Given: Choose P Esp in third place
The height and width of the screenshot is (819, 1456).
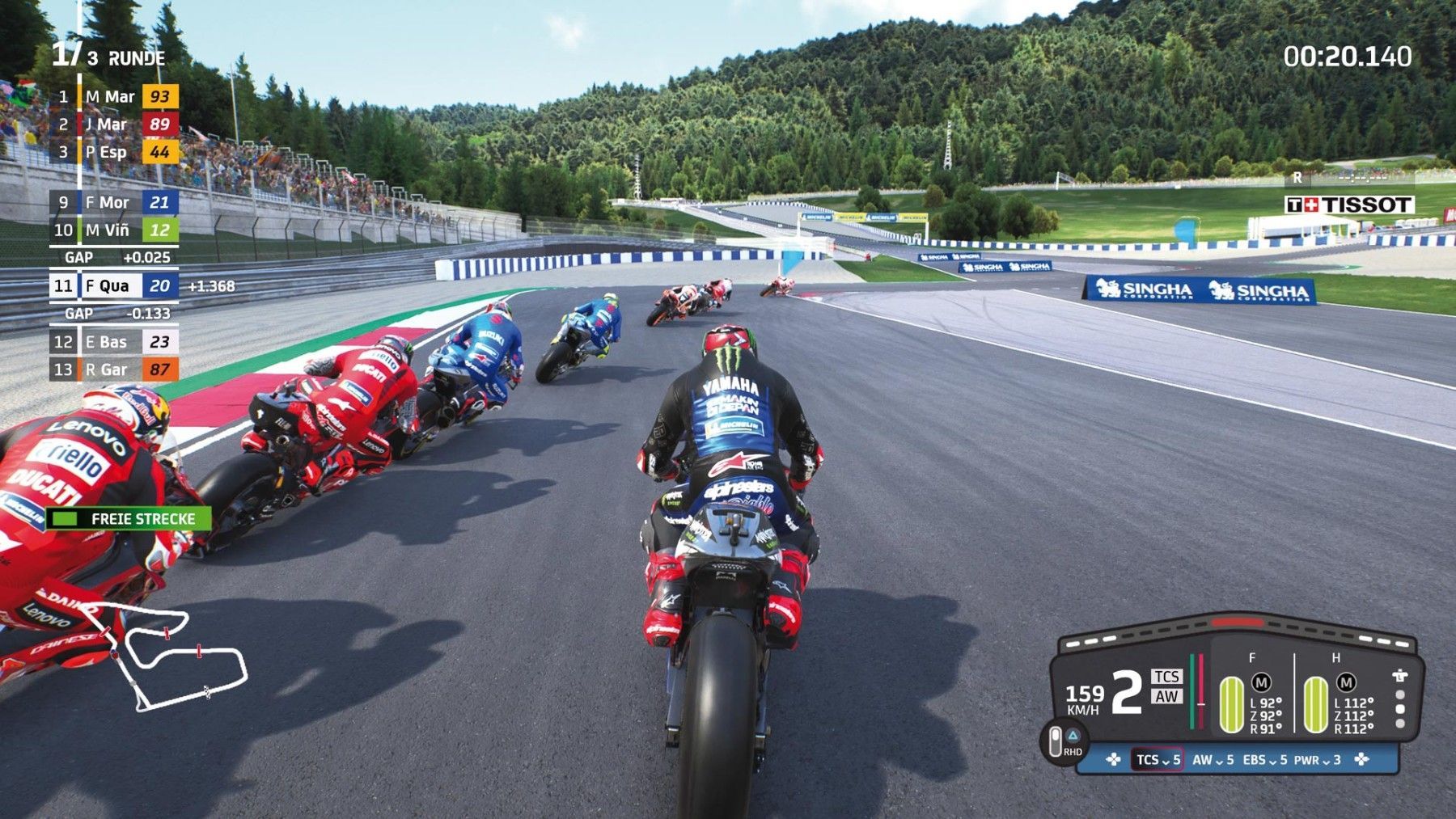Looking at the screenshot, I should click(x=115, y=152).
